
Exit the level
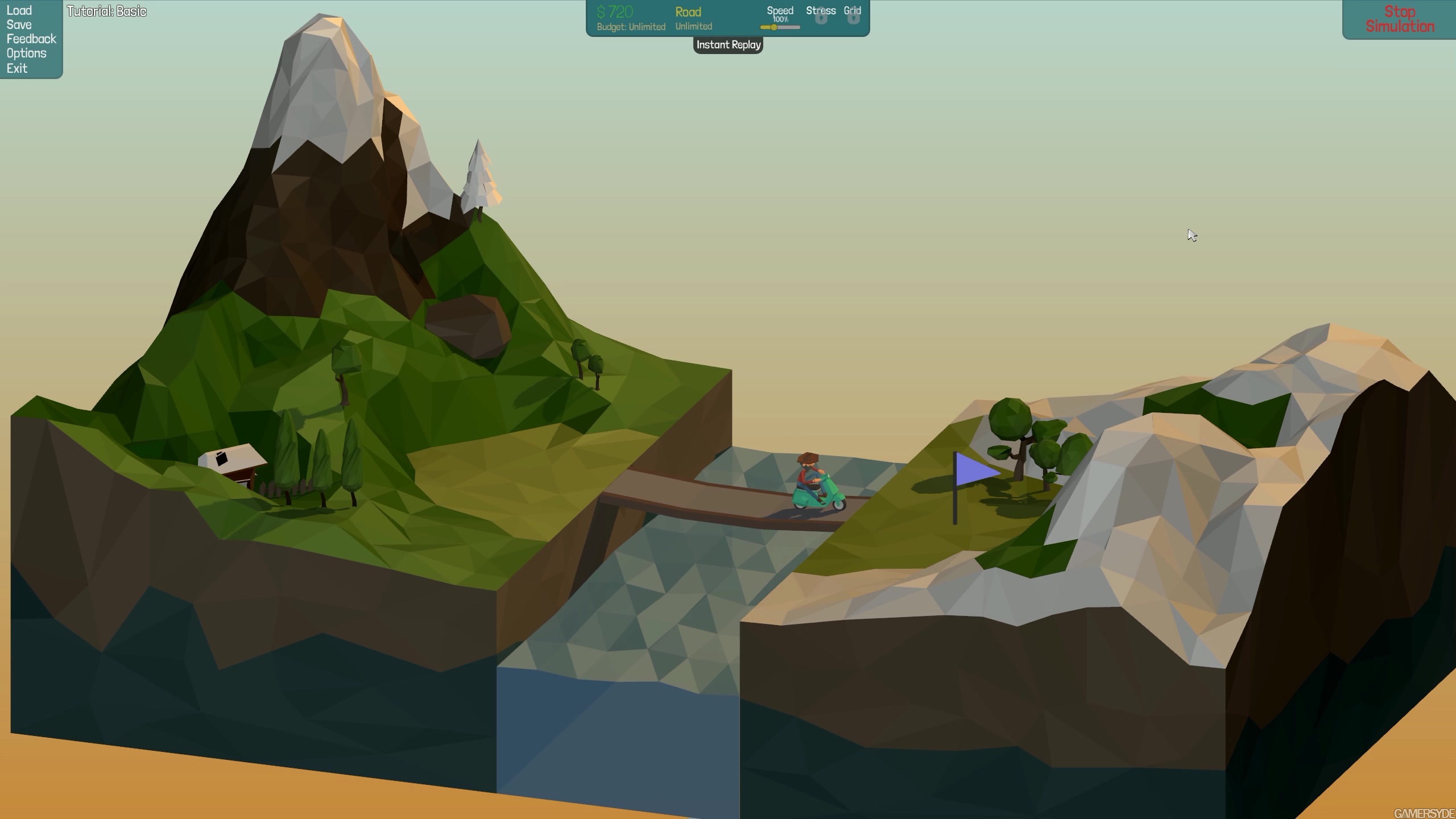click(17, 68)
